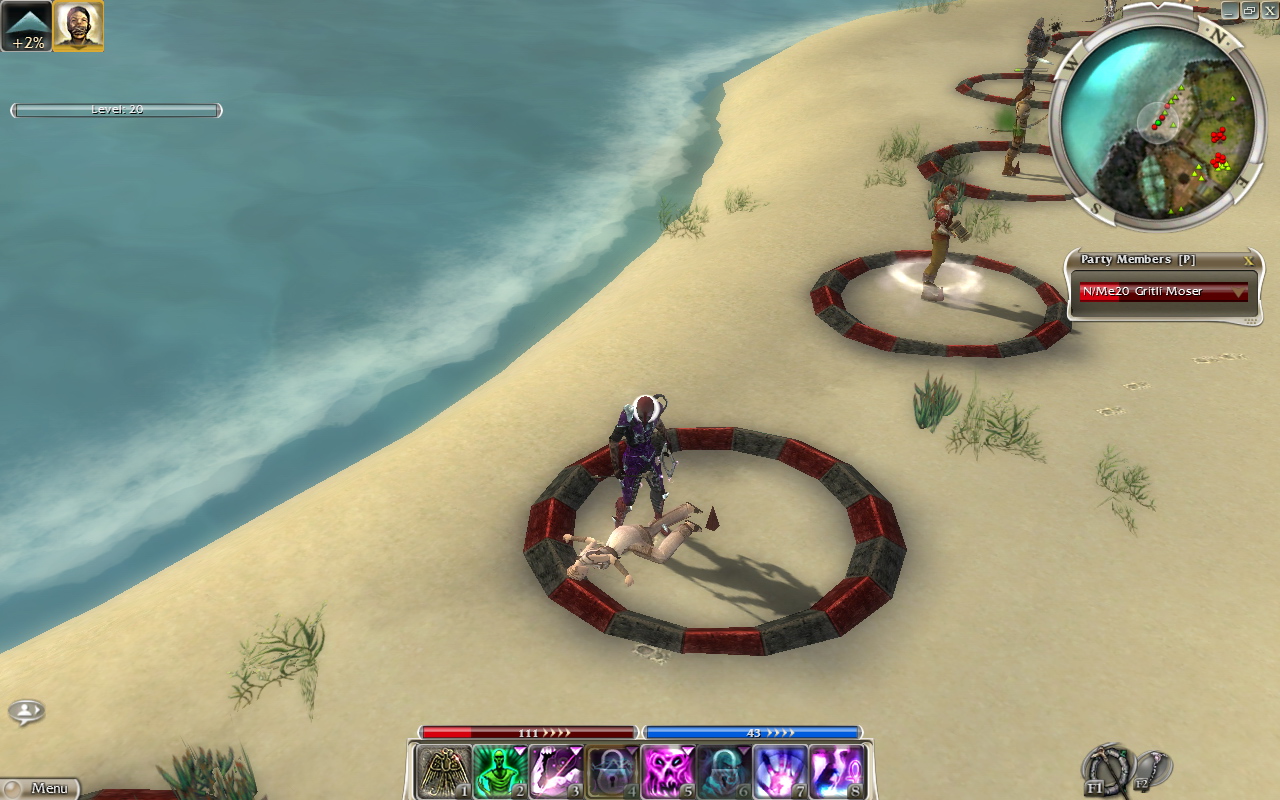The image size is (1280, 800).
Task: Minimize the game window
Action: tap(1230, 10)
